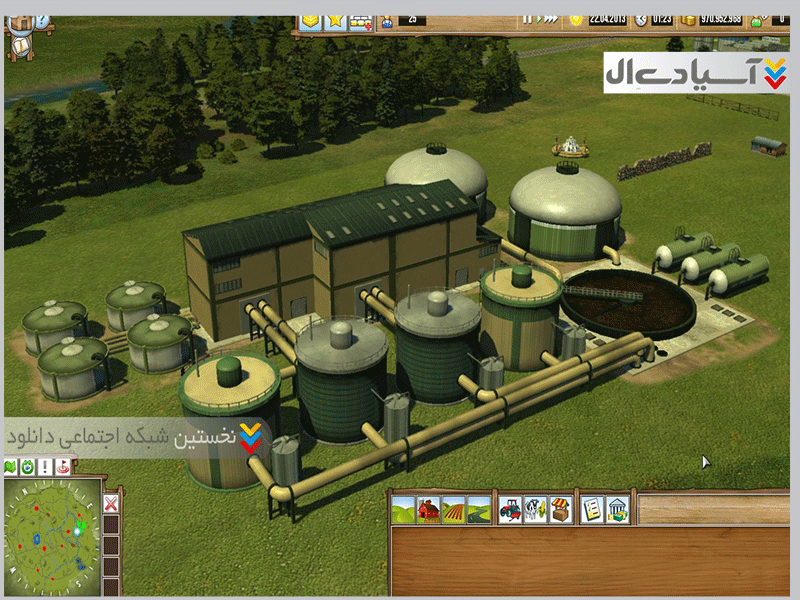The width and height of the screenshot is (800, 600).
Task: Open the plowed fields category
Action: pos(453,509)
